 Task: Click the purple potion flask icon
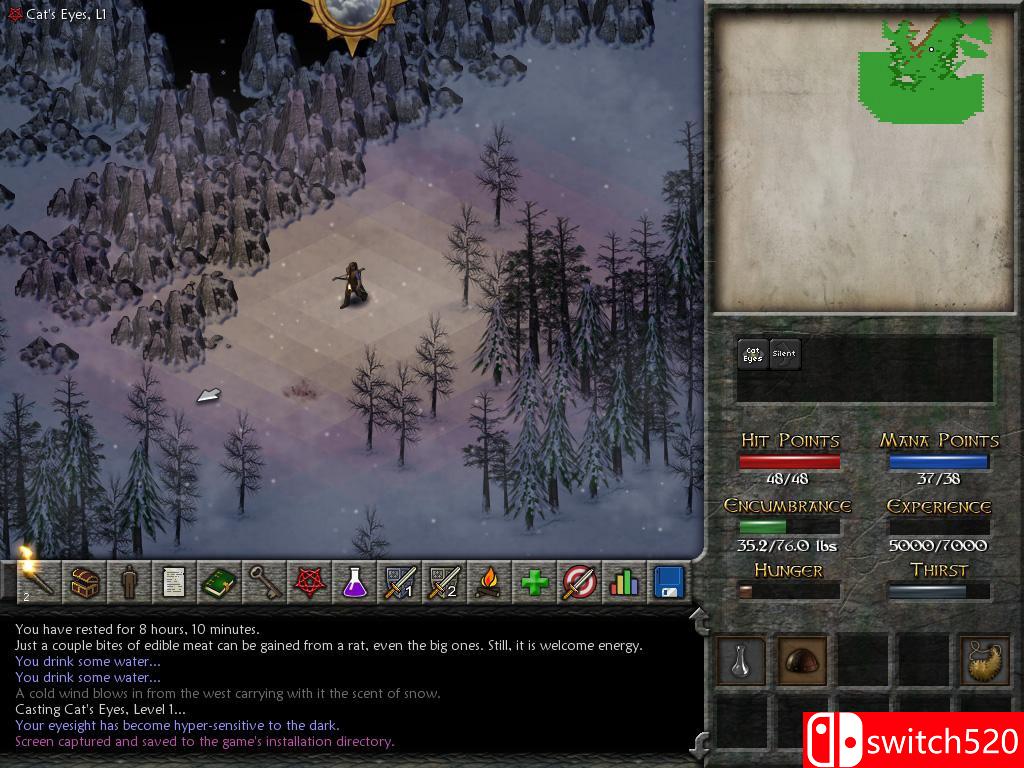[353, 581]
